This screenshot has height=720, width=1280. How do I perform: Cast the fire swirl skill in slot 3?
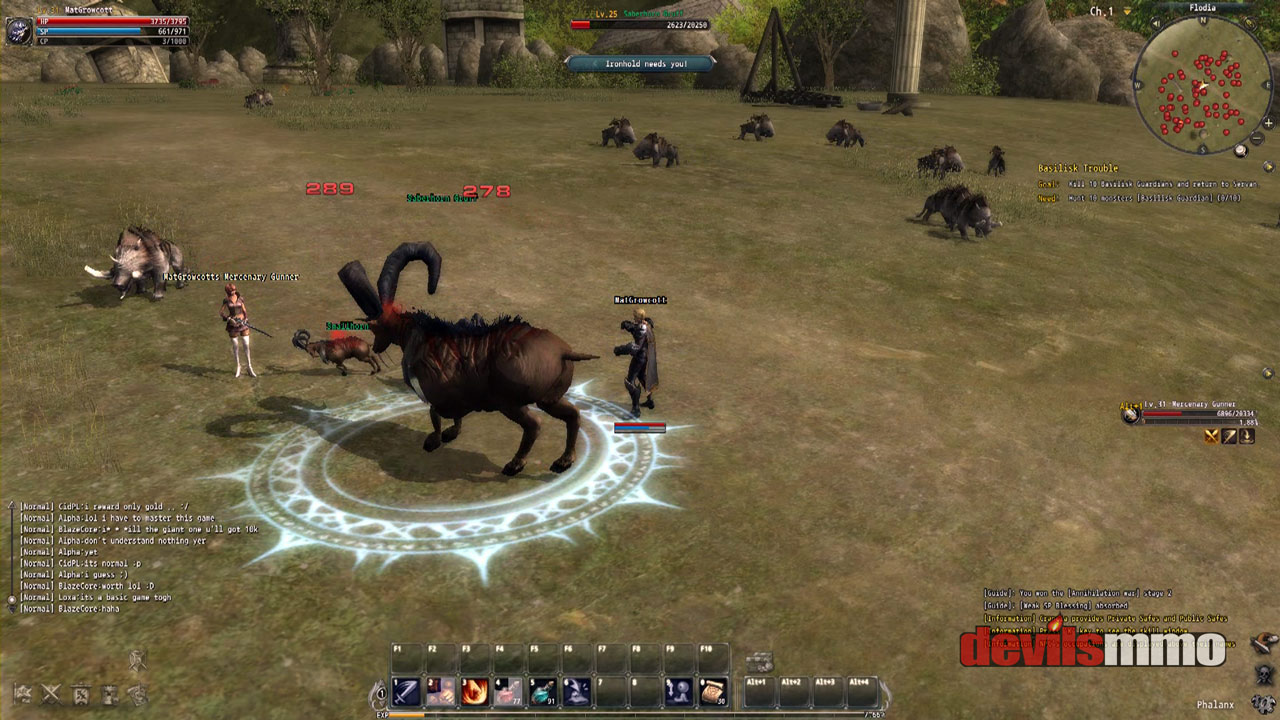pos(475,691)
